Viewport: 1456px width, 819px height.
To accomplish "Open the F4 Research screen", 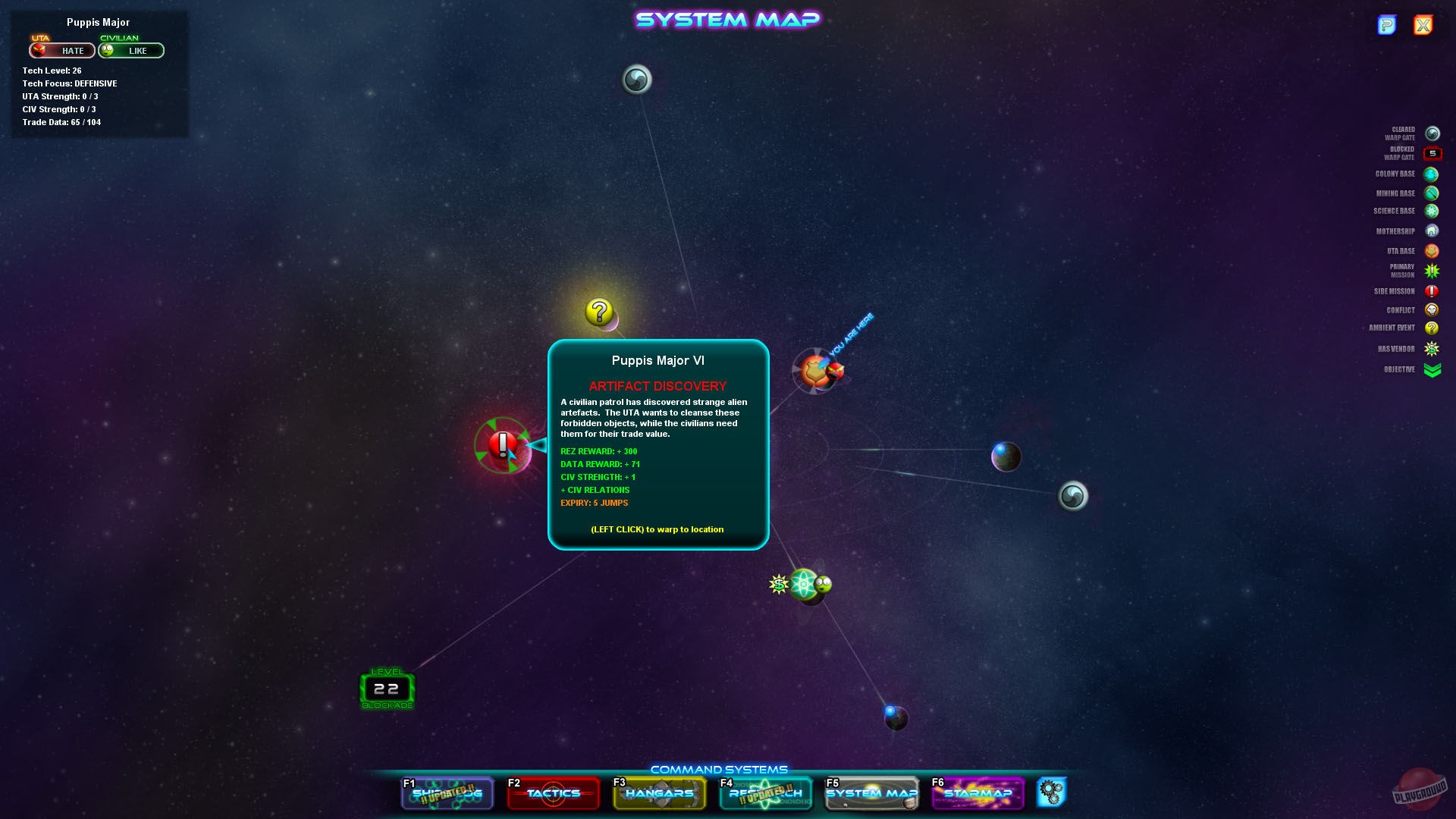I will pos(765,793).
